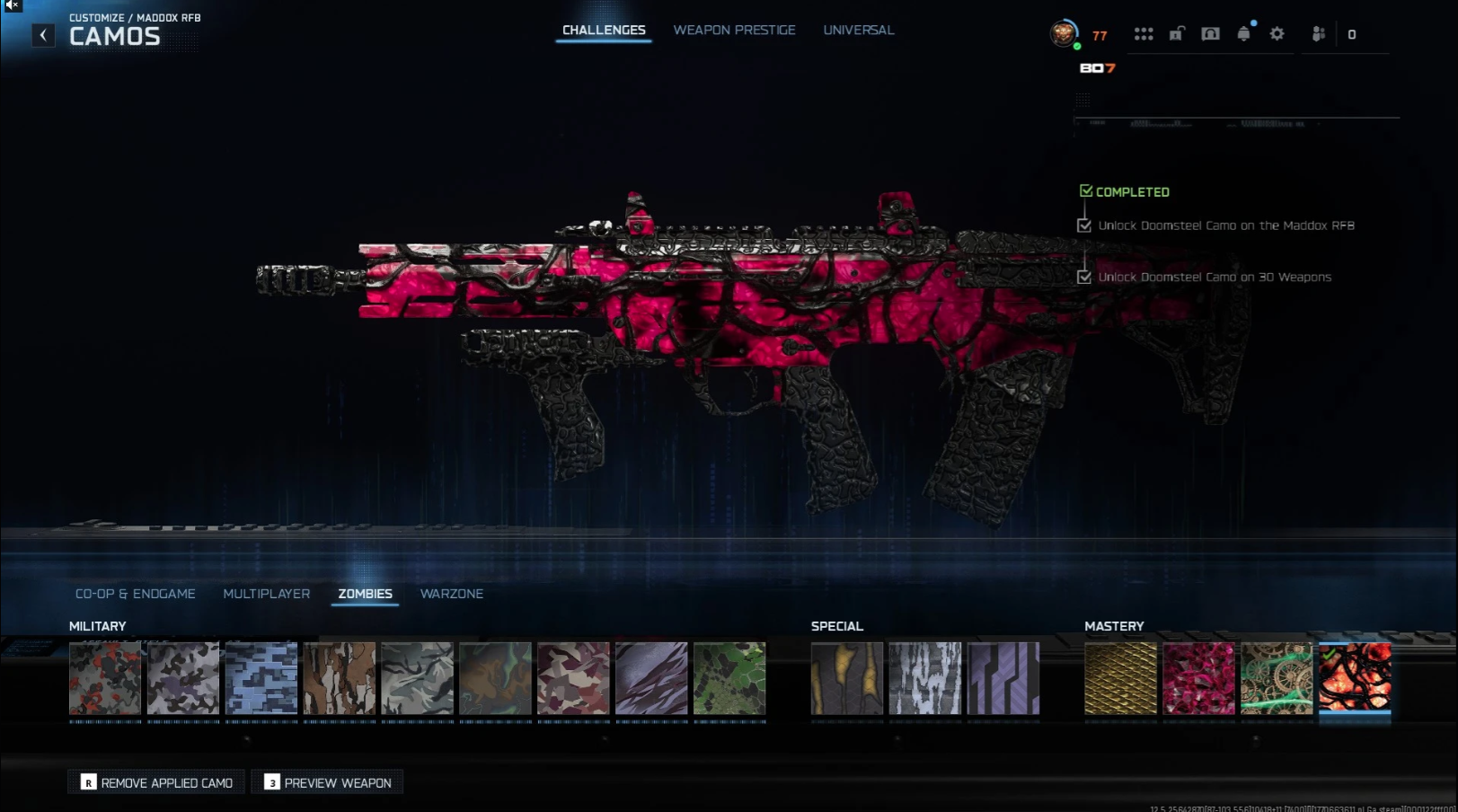
Task: Switch to the Weapon Prestige tab
Action: pos(734,31)
